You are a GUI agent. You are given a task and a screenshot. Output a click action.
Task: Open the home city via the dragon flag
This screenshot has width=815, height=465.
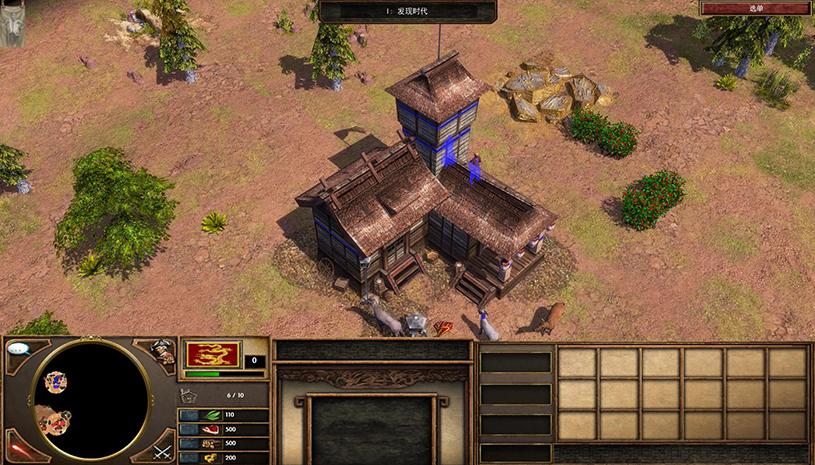coord(212,354)
